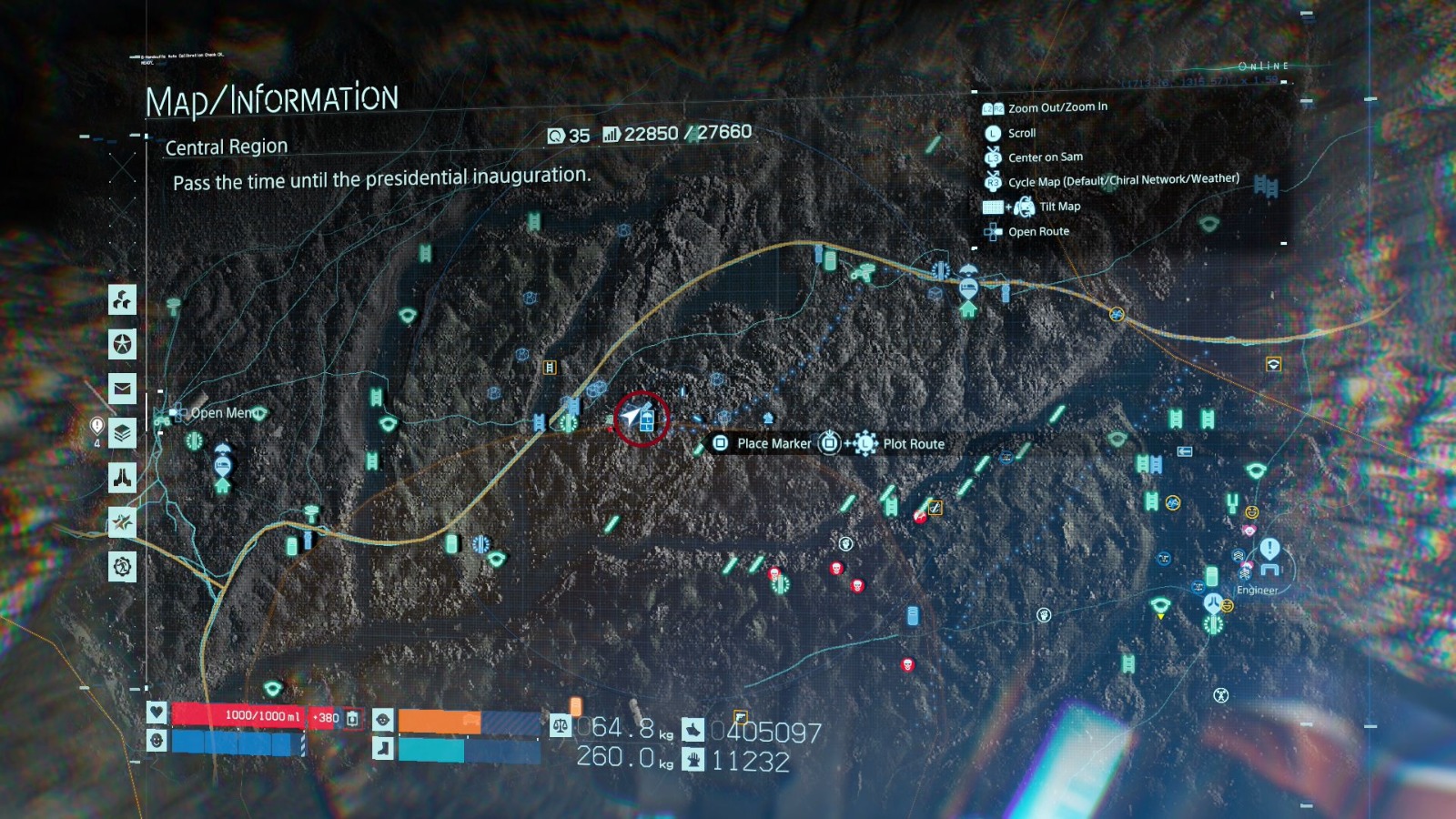
Task: Select the cargo cube icon in the left sidebar
Action: pos(121,300)
